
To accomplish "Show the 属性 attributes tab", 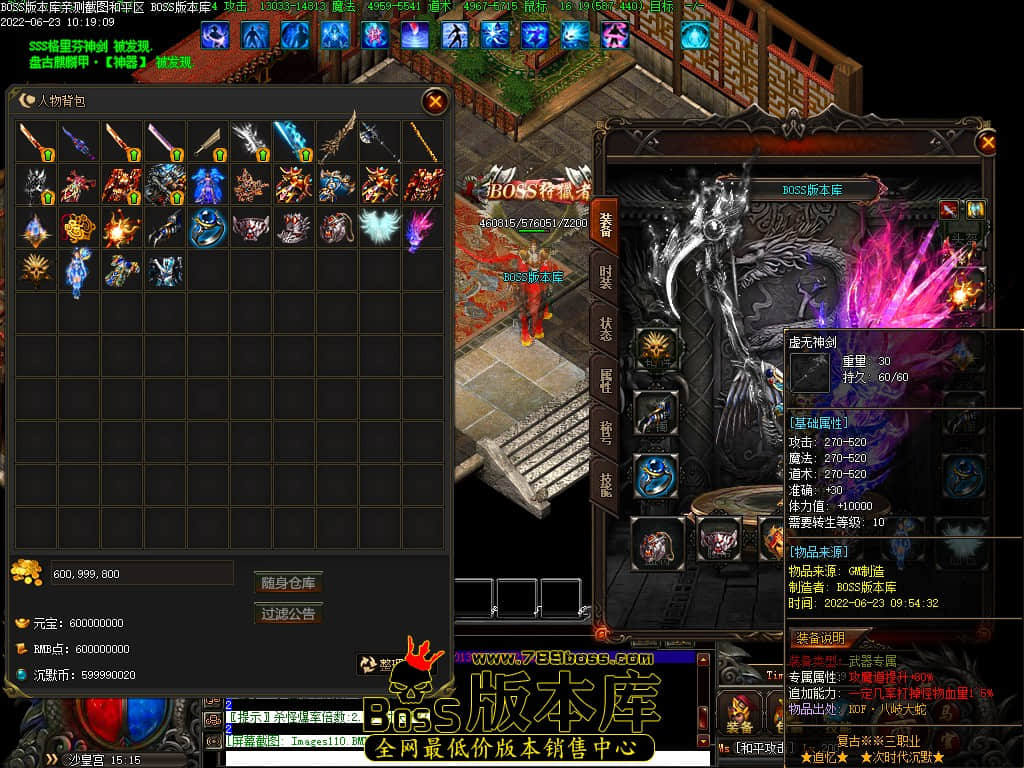I will point(605,381).
